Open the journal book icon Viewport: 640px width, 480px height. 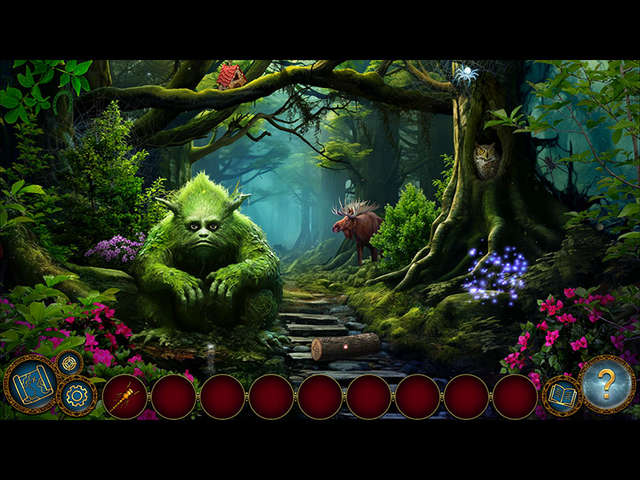(x=561, y=396)
